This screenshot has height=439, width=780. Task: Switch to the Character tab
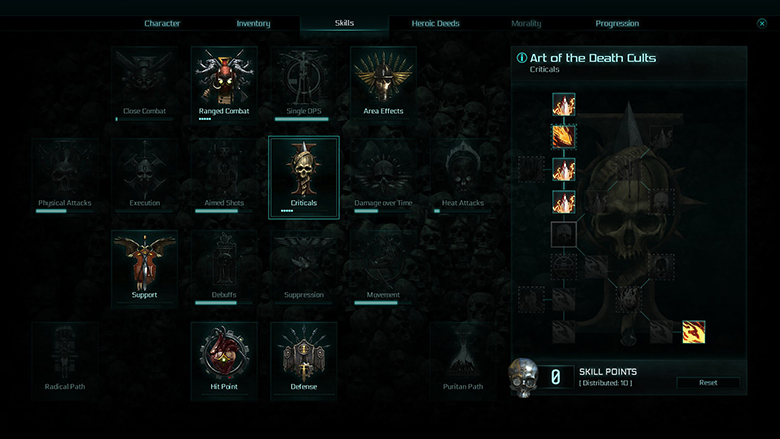(x=162, y=23)
